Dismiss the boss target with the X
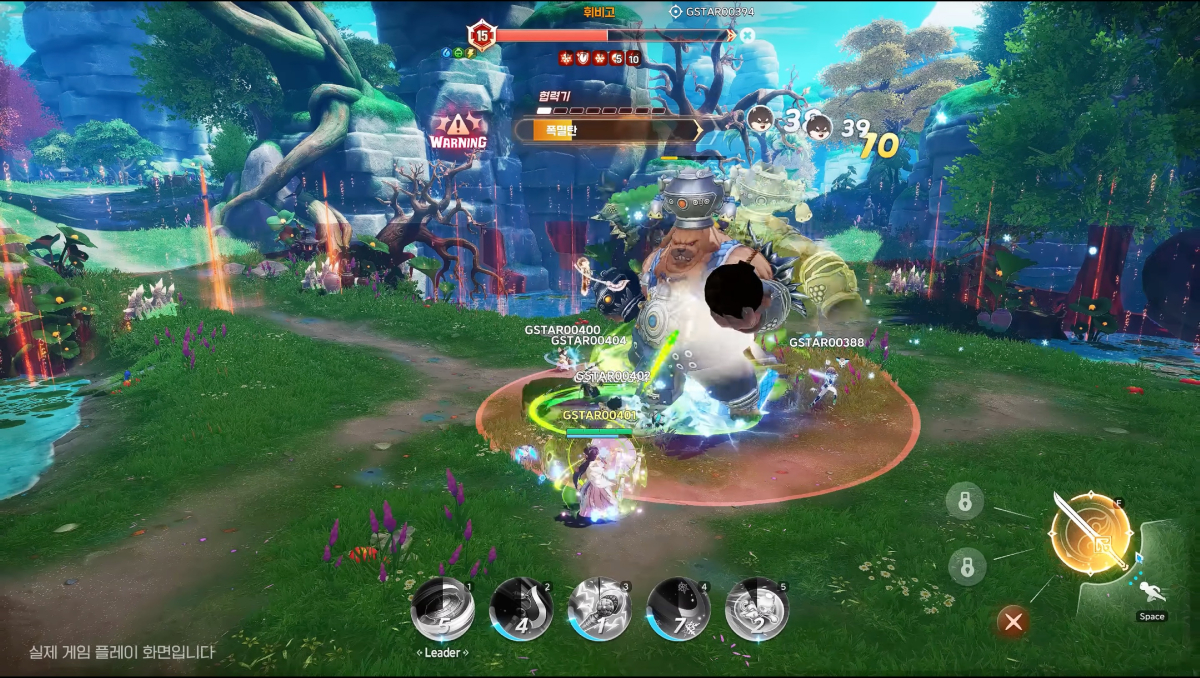This screenshot has width=1200, height=678. click(747, 35)
